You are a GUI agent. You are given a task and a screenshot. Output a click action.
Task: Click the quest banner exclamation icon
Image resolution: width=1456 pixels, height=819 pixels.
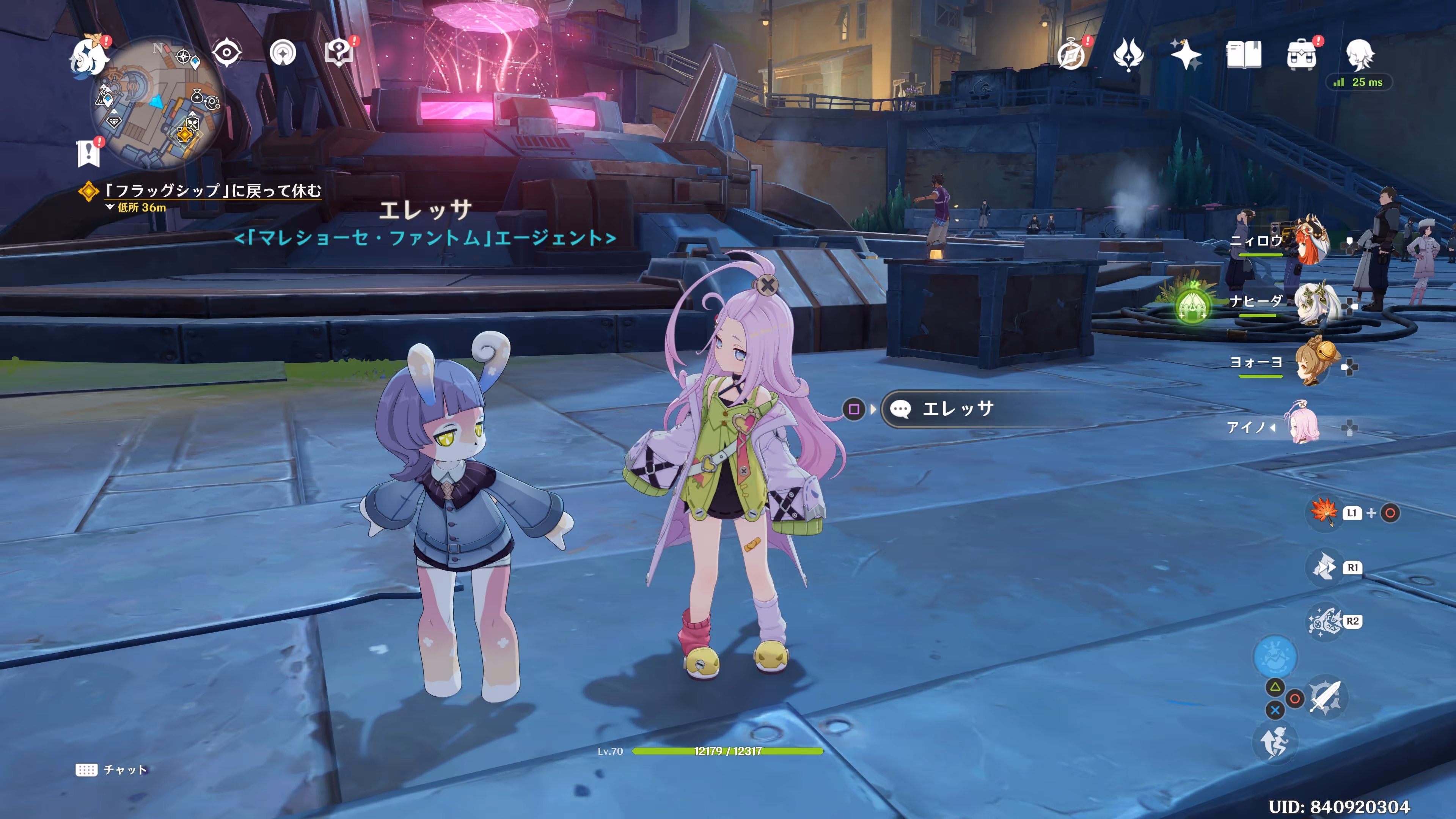(x=89, y=152)
